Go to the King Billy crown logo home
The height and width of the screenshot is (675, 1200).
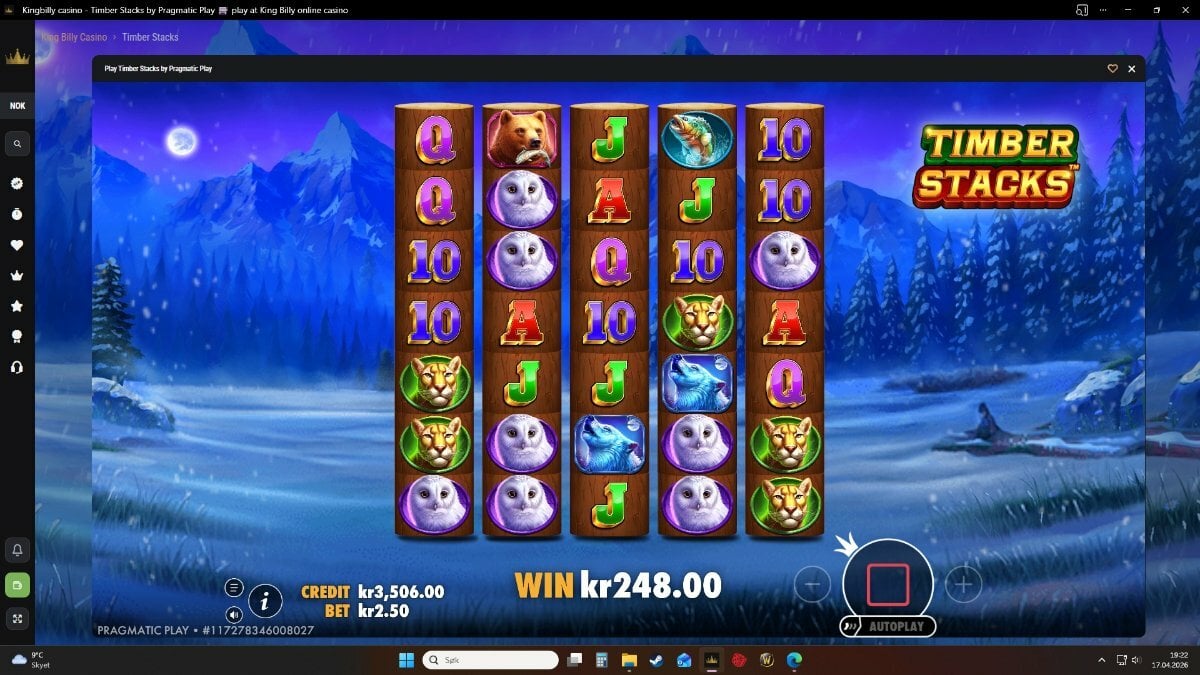17,58
